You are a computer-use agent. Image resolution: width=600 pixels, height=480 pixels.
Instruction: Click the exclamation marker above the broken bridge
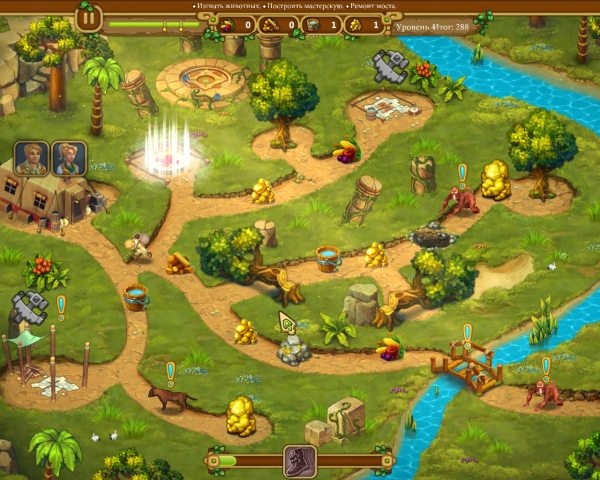coord(467,333)
